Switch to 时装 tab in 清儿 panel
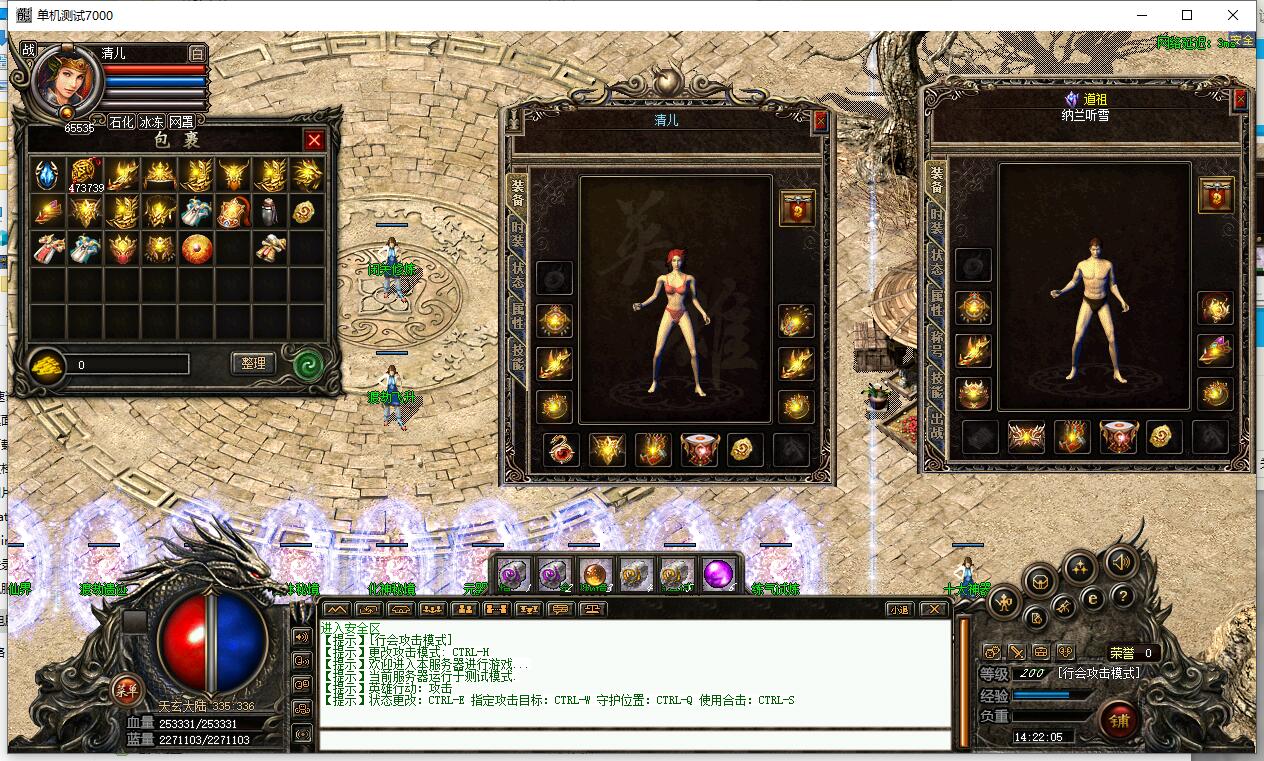The width and height of the screenshot is (1264, 761). pyautogui.click(x=517, y=232)
